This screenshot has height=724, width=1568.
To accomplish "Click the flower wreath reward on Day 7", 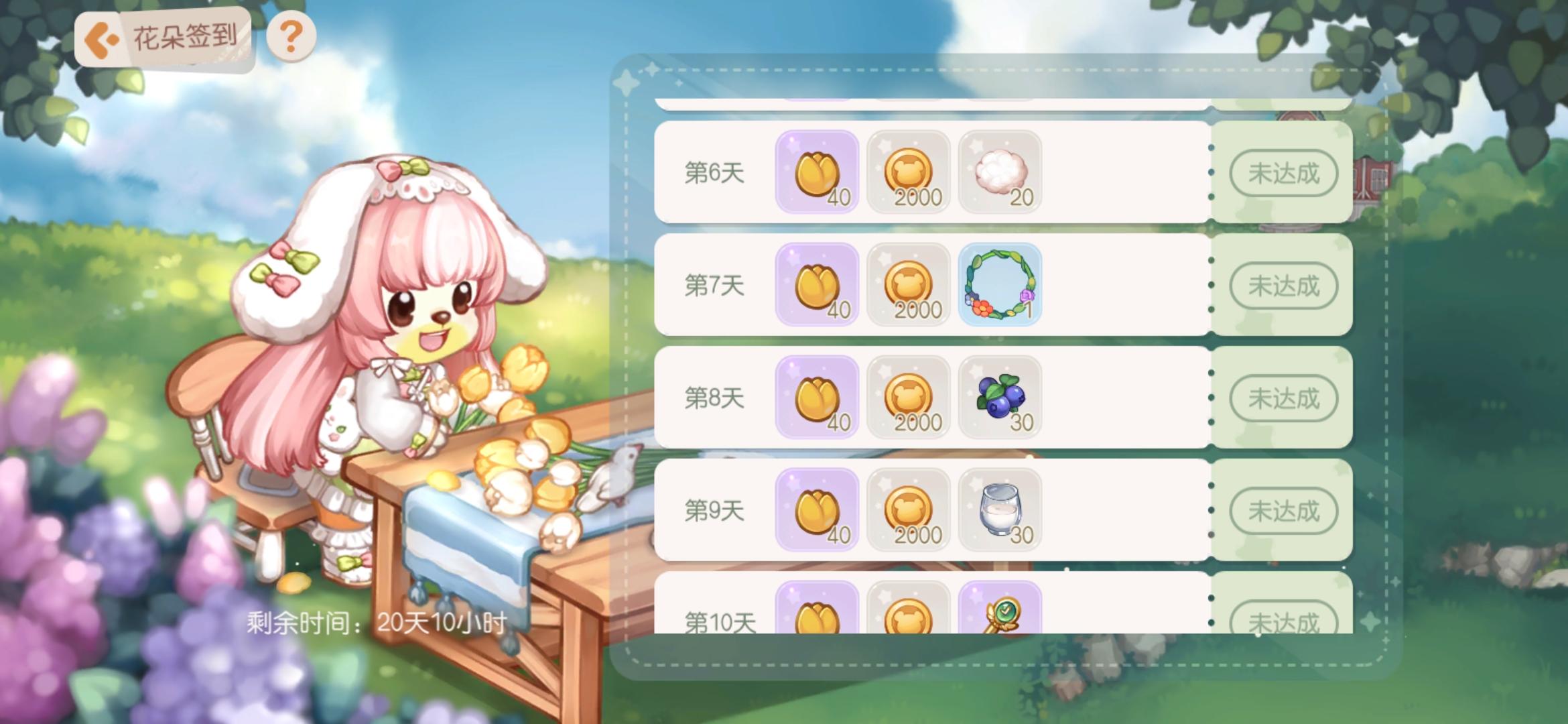I will pyautogui.click(x=1000, y=287).
